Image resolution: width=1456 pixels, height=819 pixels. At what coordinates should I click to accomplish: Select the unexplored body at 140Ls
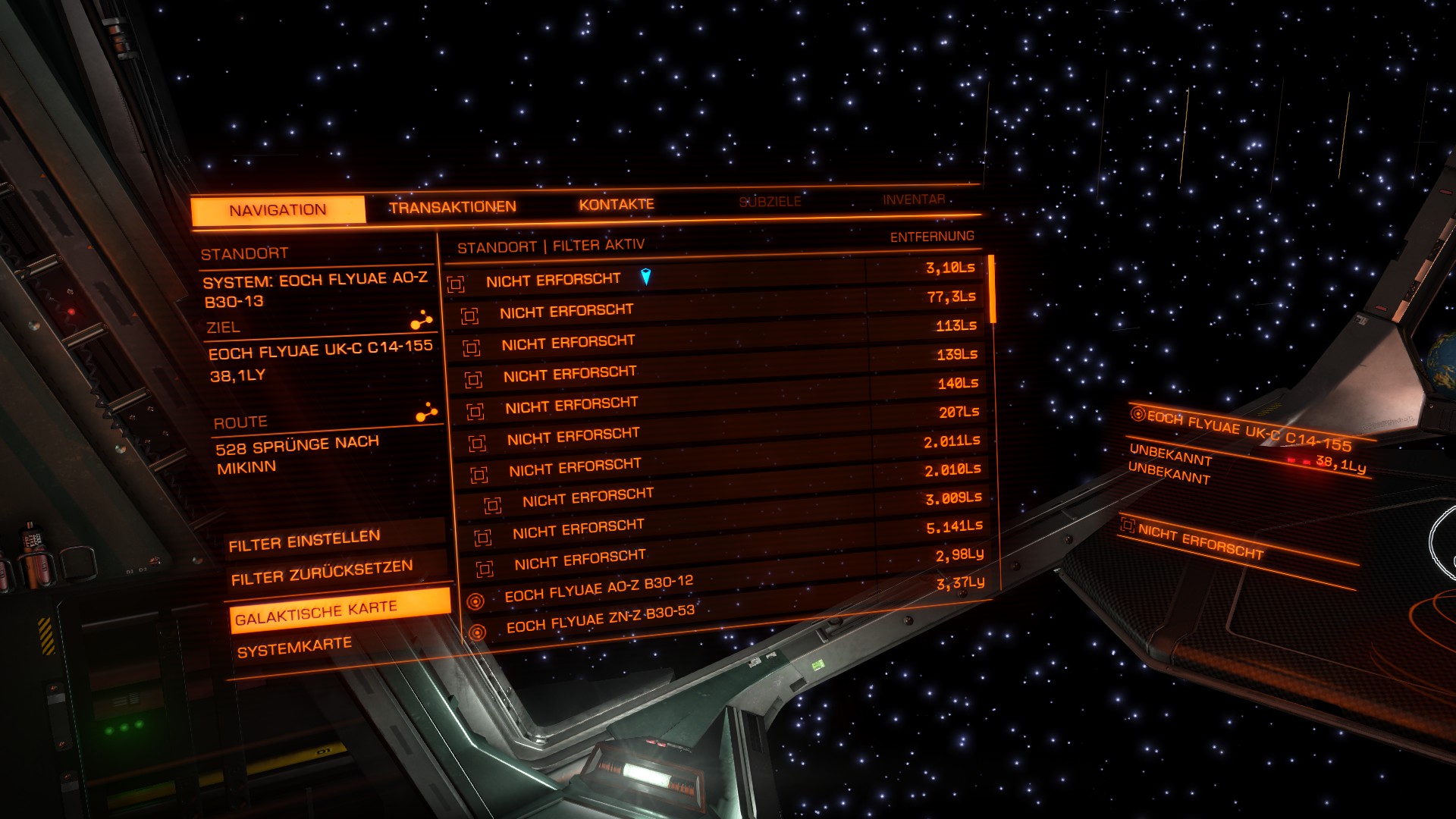click(x=570, y=374)
